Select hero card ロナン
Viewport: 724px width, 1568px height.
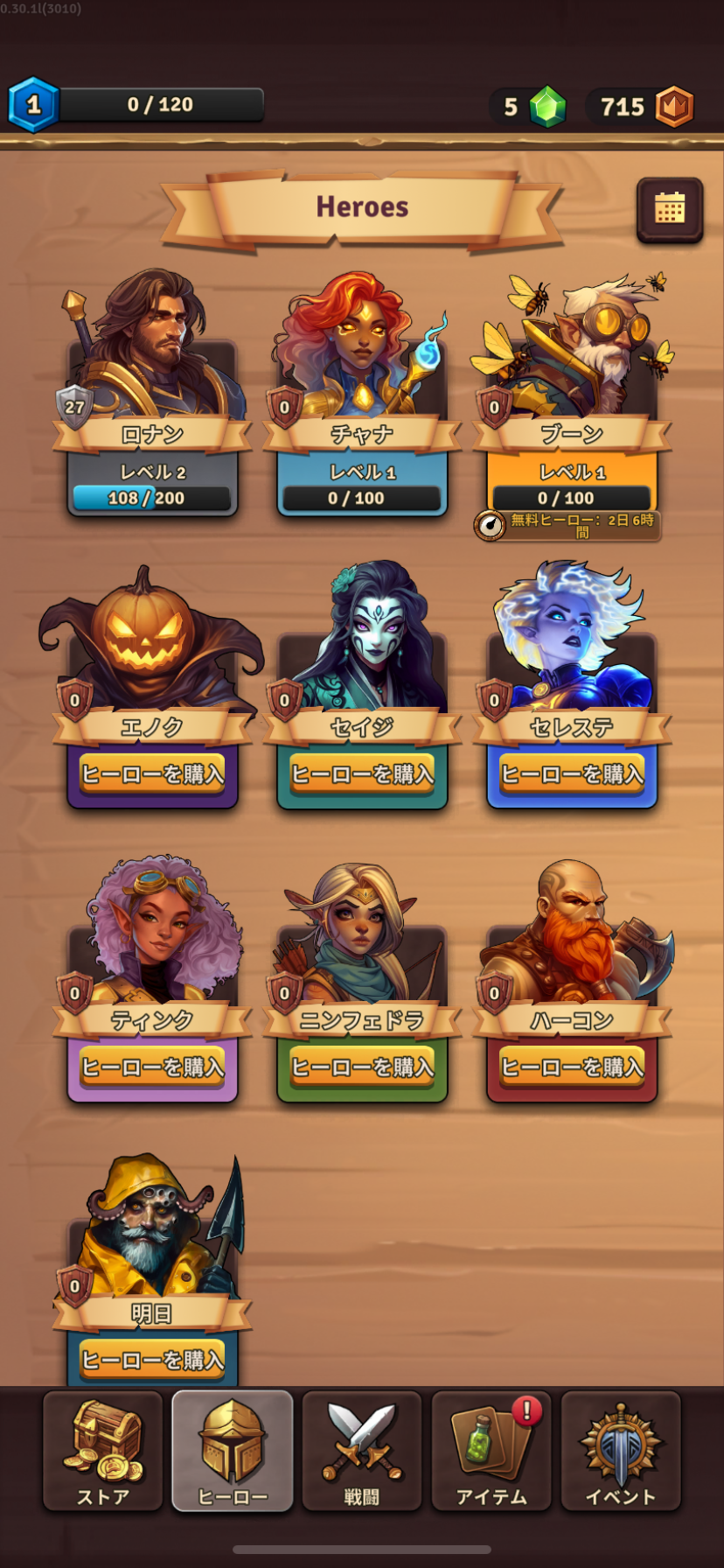click(152, 394)
